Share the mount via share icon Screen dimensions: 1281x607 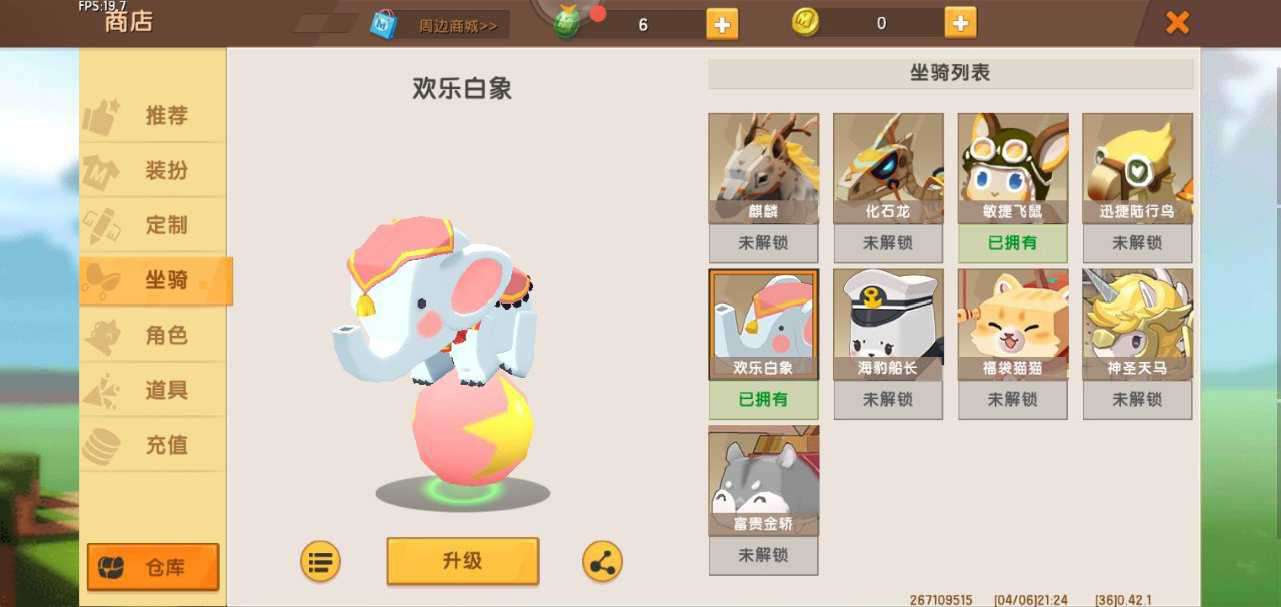click(x=602, y=562)
